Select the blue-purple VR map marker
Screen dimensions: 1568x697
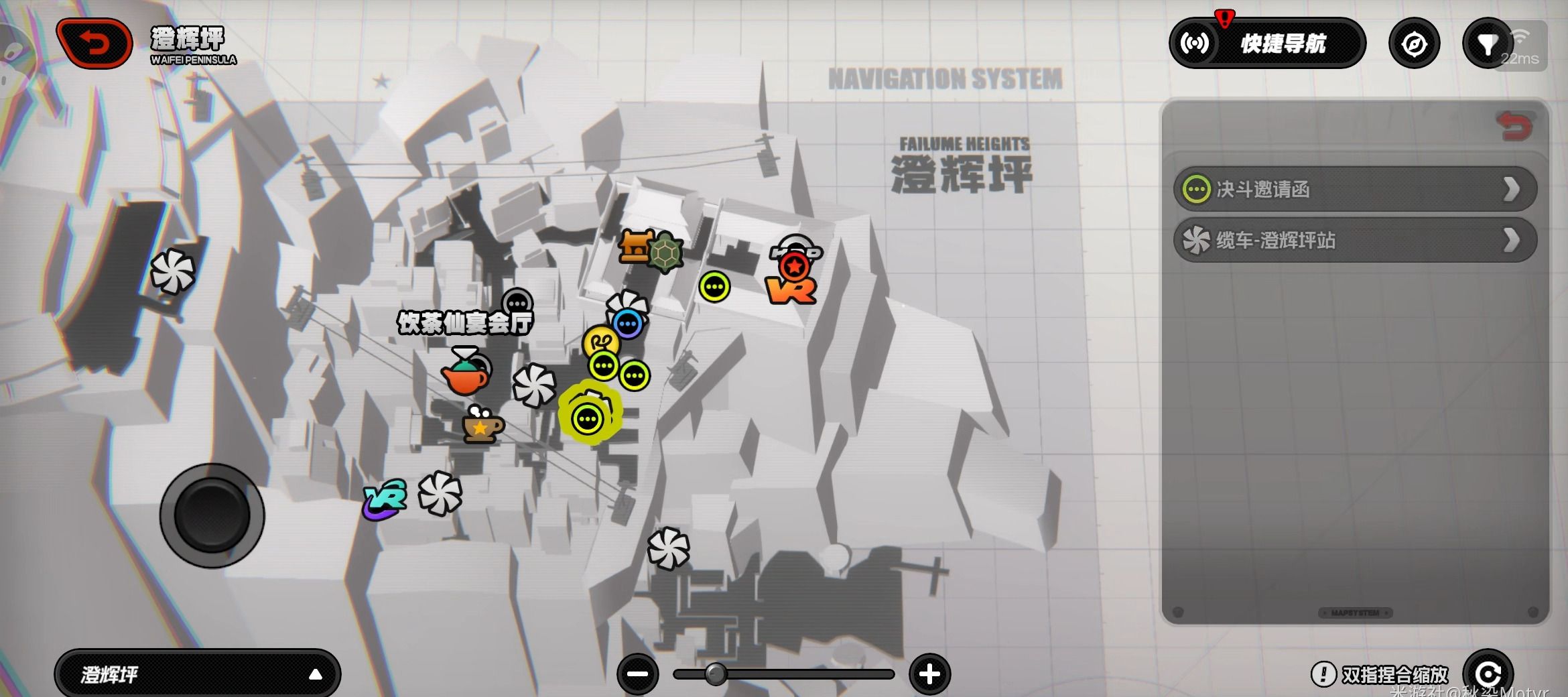pyautogui.click(x=385, y=499)
